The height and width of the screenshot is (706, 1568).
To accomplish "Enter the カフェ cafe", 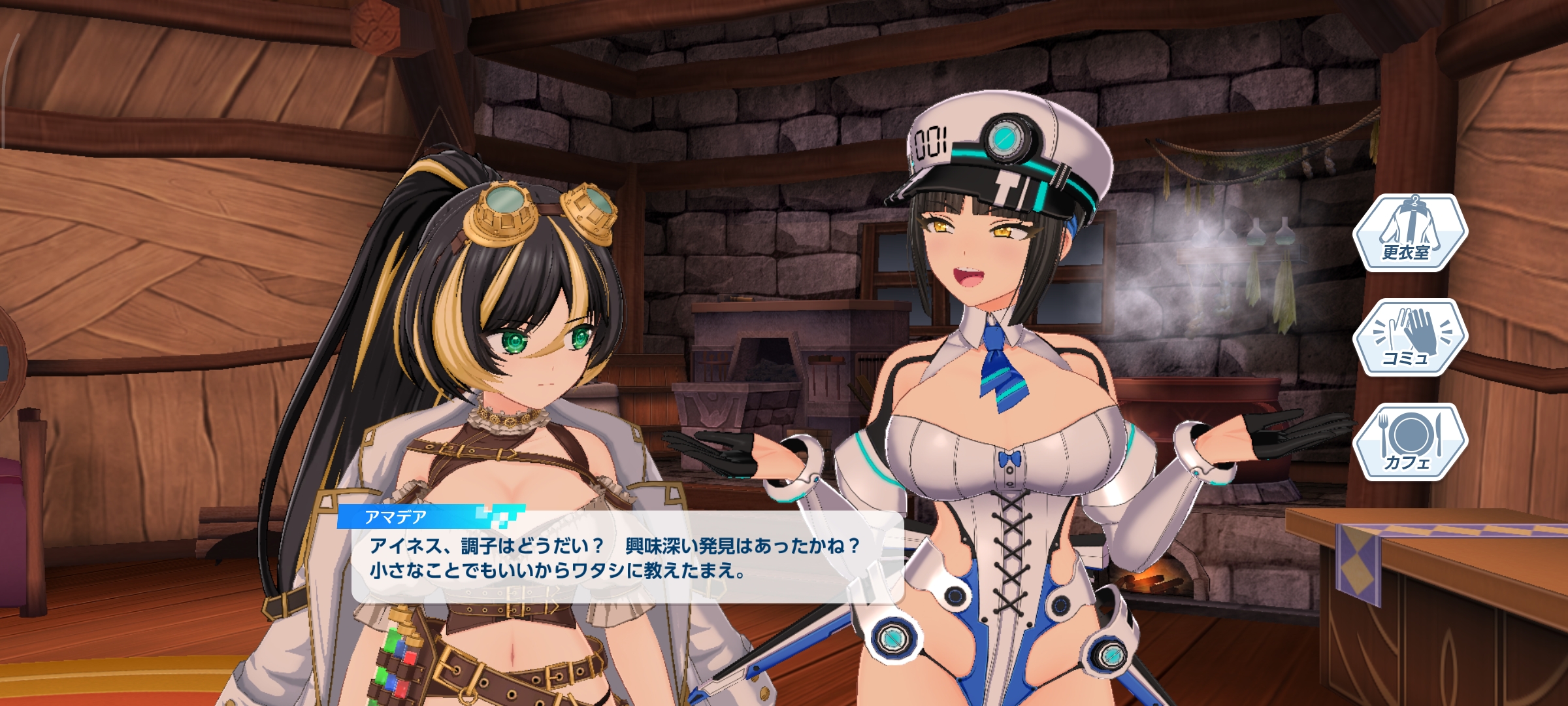I will (1410, 442).
